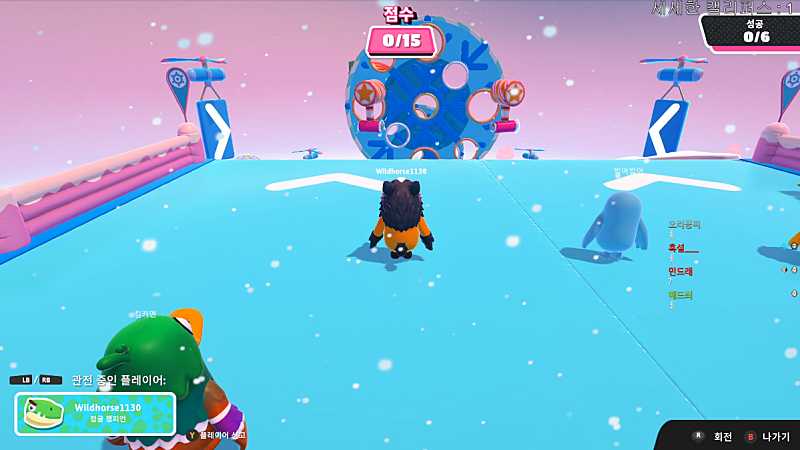Screen dimensions: 800x450
Task: Leave the match with 나가기
Action: point(768,437)
